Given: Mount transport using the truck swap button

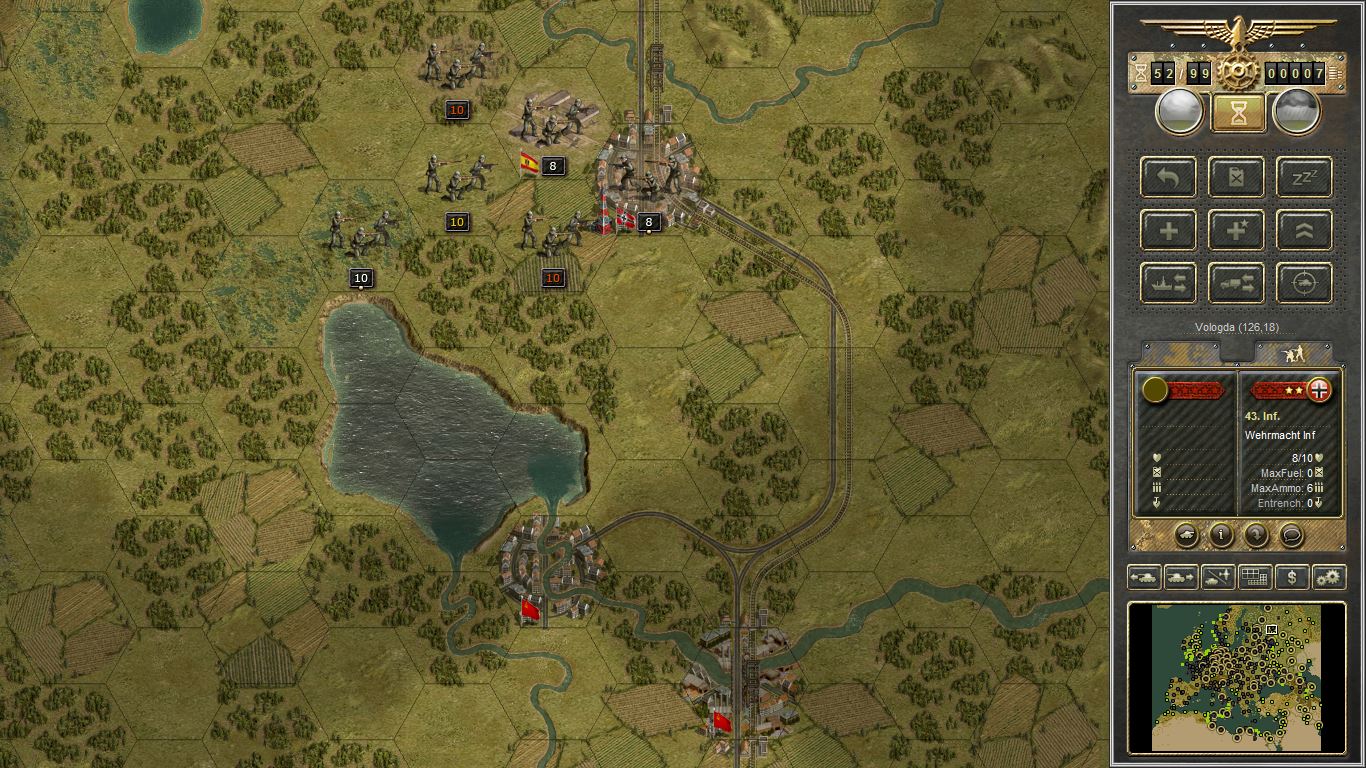Looking at the screenshot, I should click(x=1236, y=283).
